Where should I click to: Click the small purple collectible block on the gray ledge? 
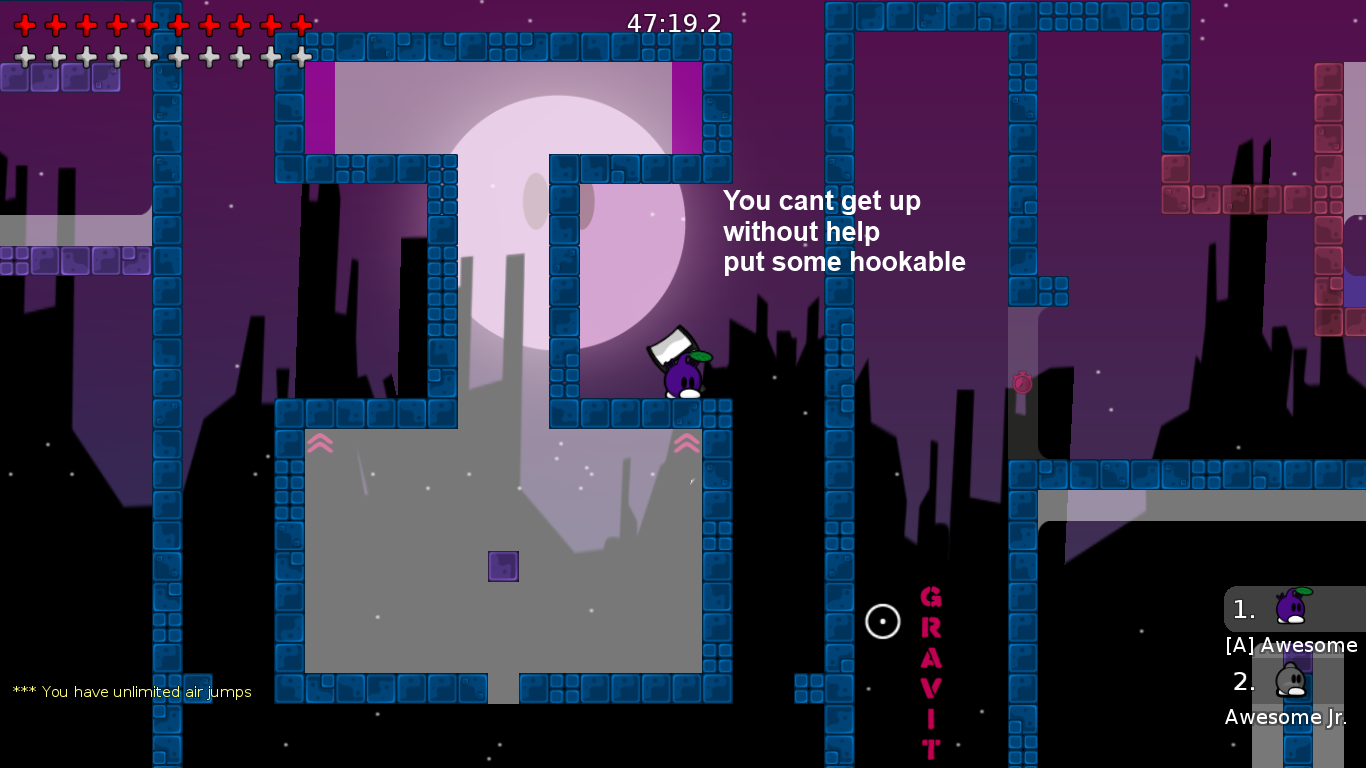click(503, 566)
